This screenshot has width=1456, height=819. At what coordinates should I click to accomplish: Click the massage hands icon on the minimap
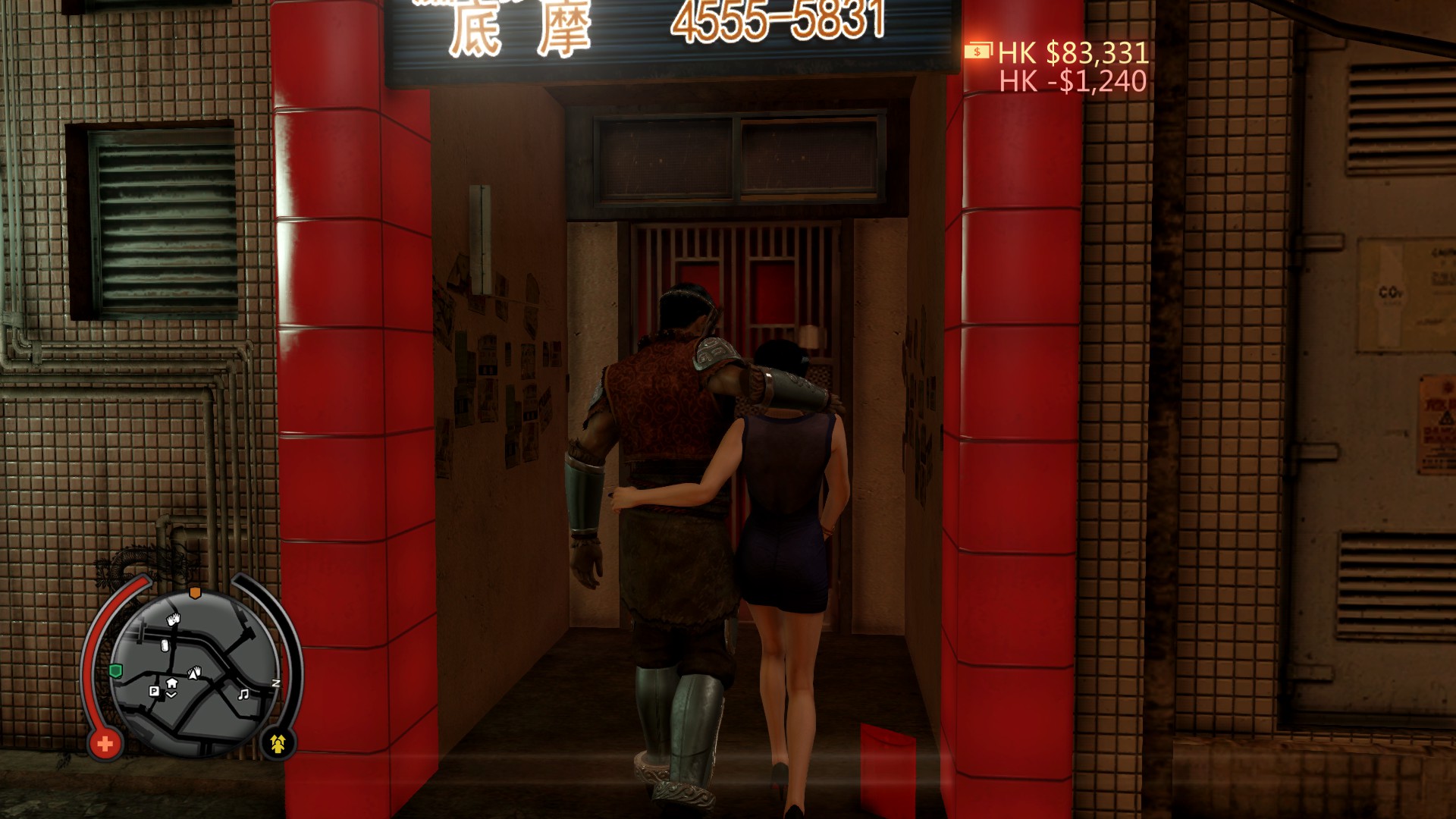point(174,618)
